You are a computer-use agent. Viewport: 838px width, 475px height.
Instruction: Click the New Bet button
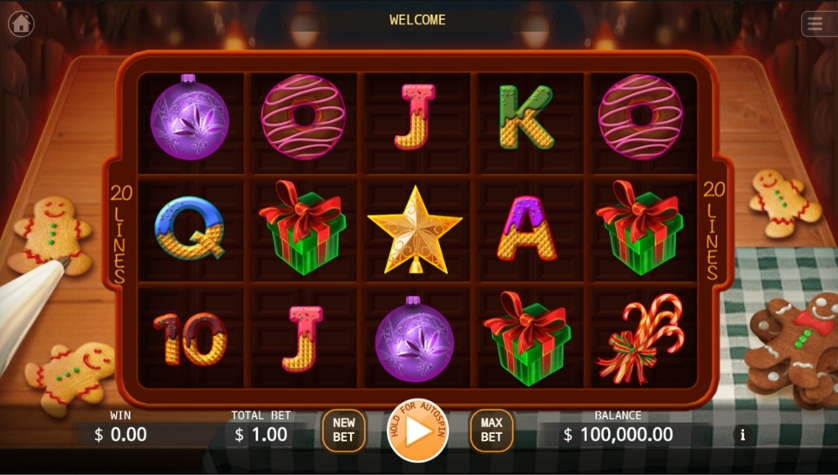344,431
